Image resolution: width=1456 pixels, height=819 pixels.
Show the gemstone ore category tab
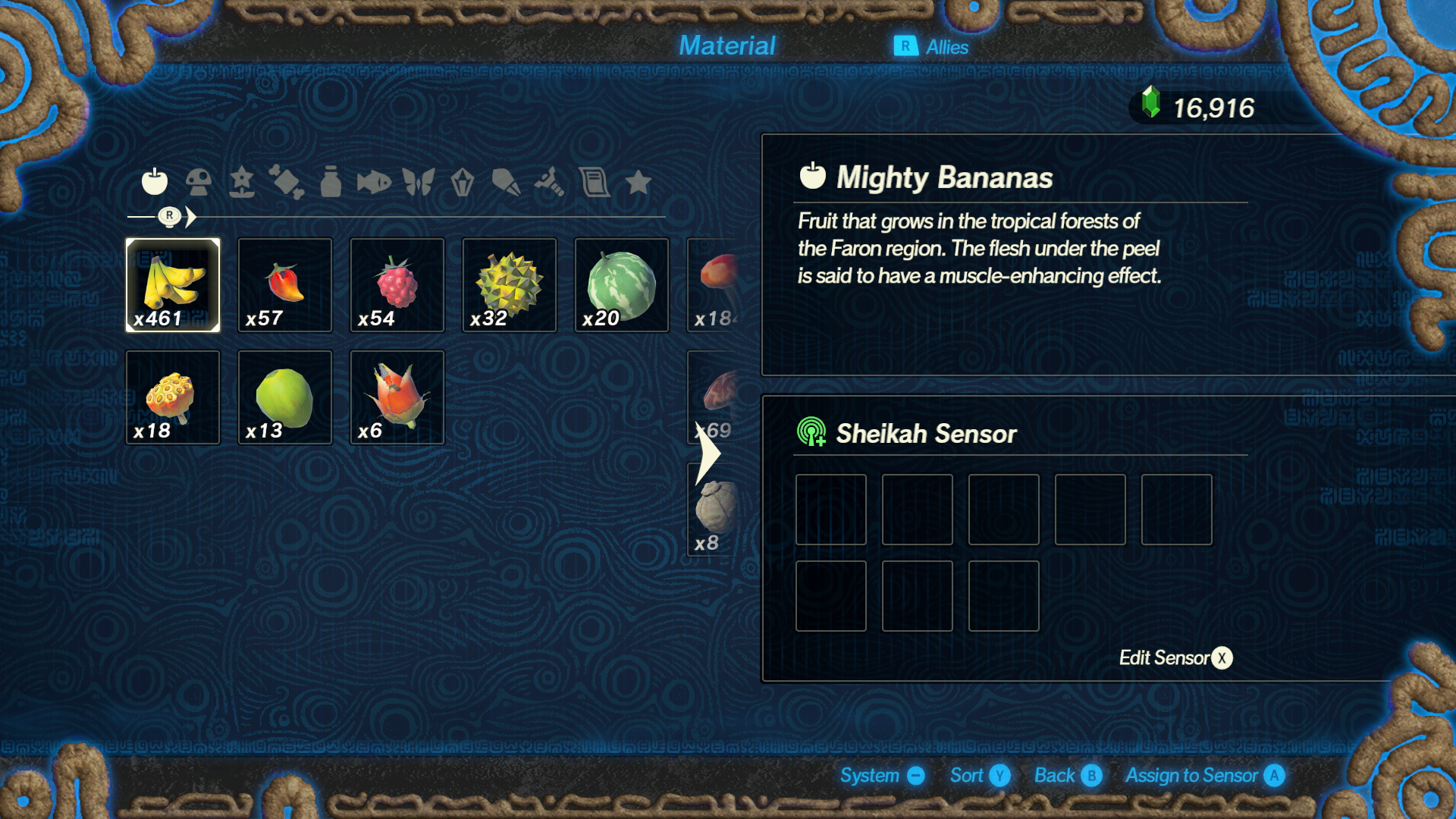click(x=462, y=182)
